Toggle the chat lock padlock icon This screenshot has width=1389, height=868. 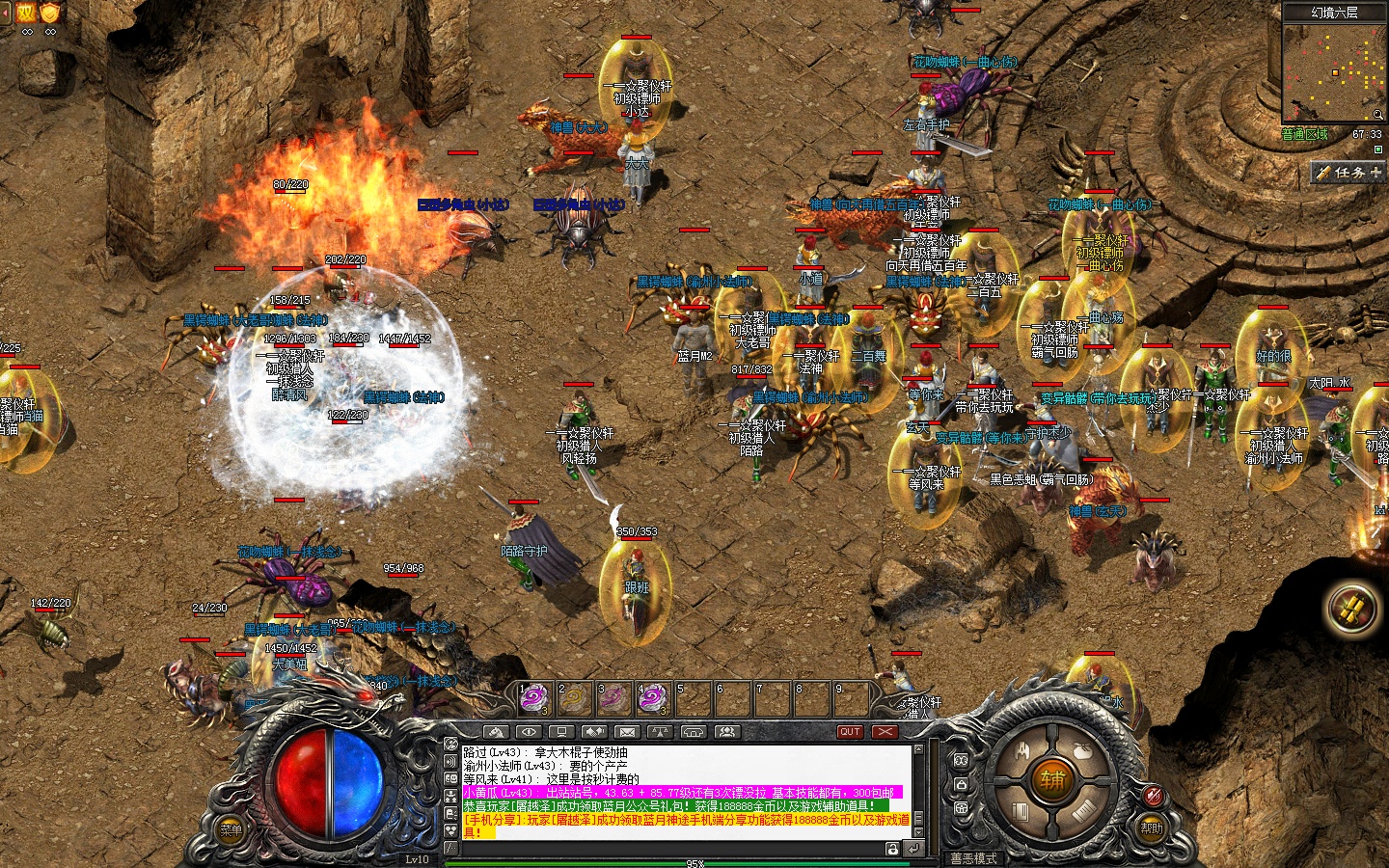893,849
